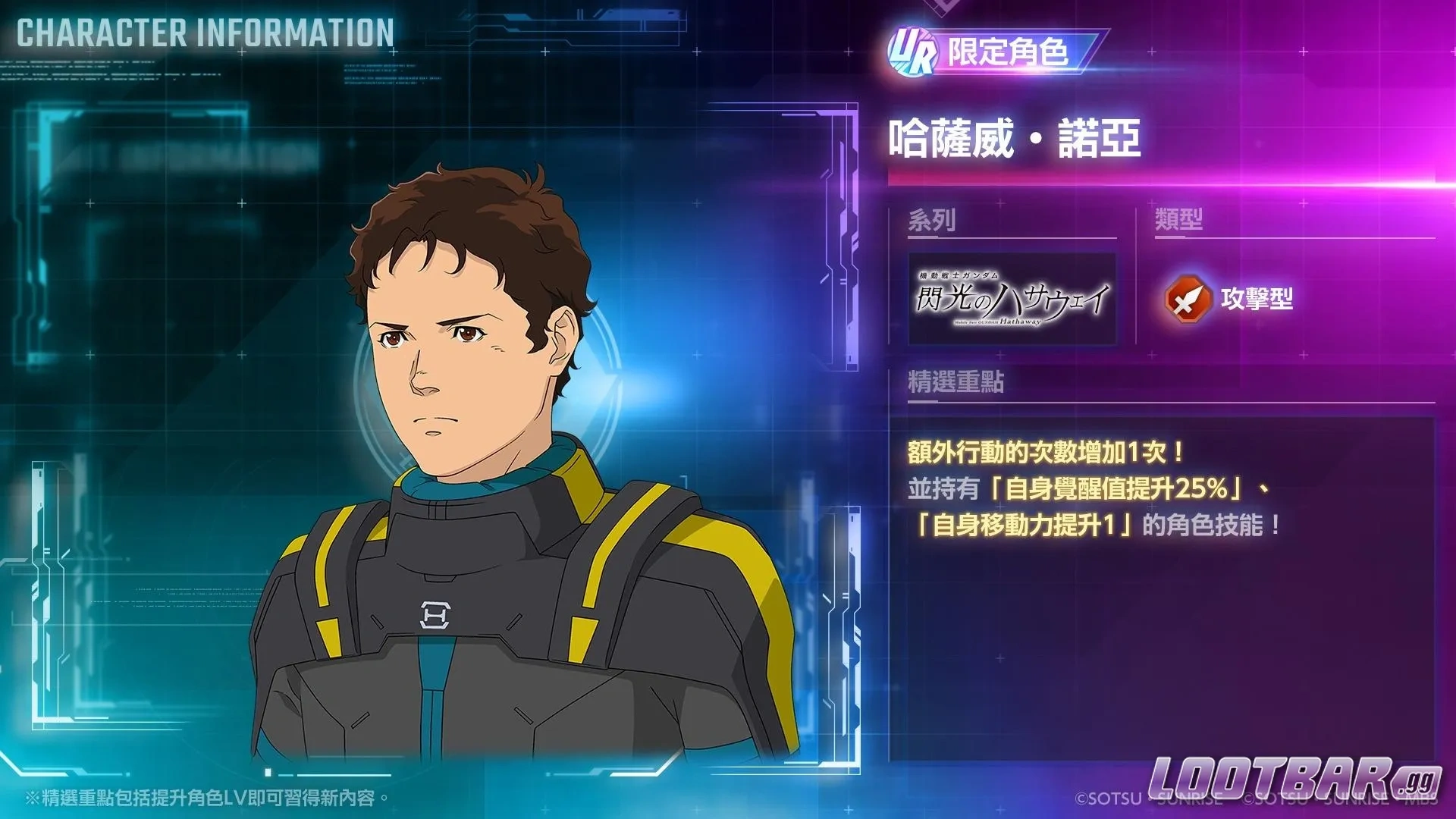Click the 攻擊型 type label beside the icon
This screenshot has width=1456, height=819.
(1260, 300)
